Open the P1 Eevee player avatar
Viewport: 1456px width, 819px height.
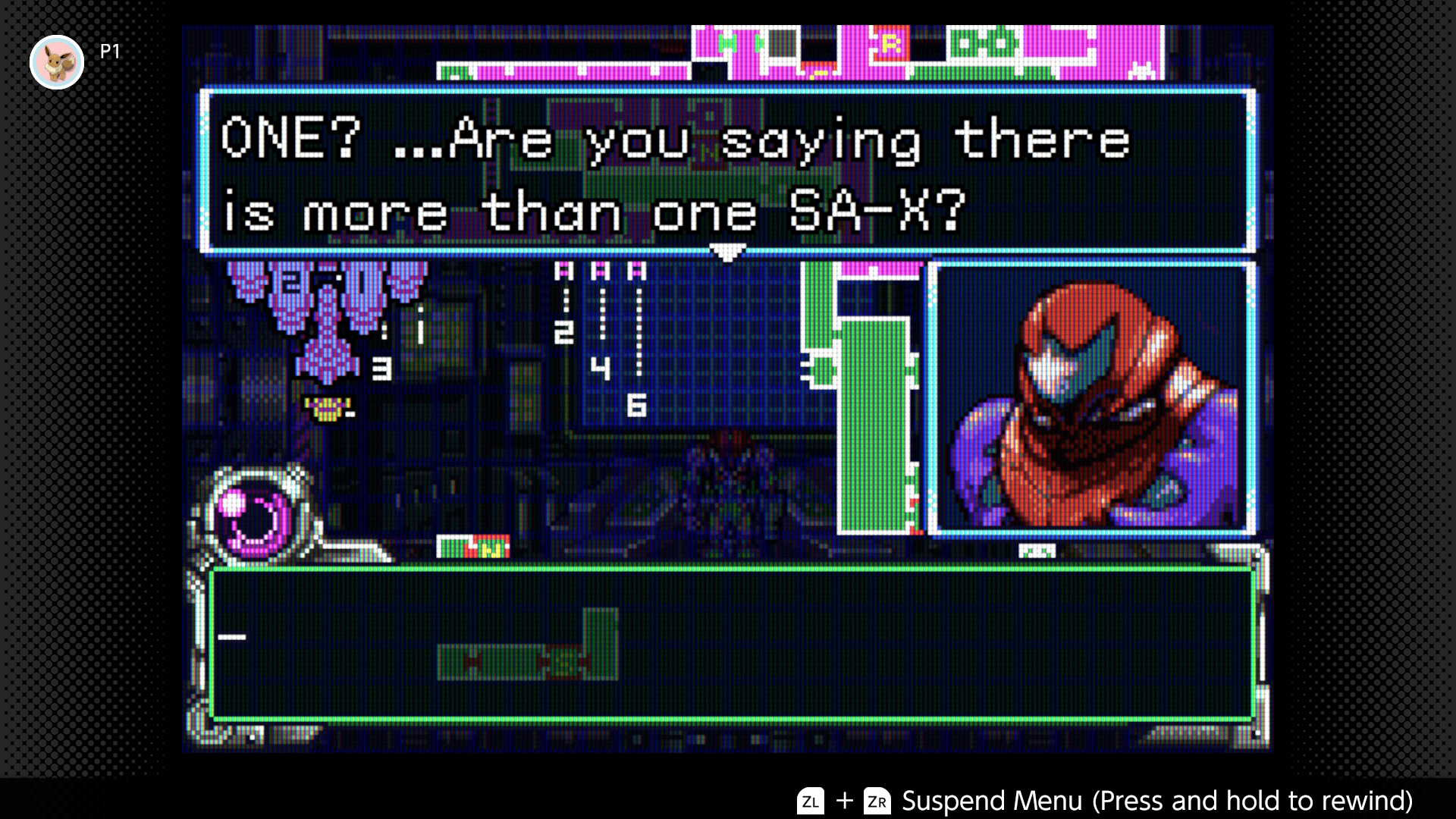coord(57,62)
